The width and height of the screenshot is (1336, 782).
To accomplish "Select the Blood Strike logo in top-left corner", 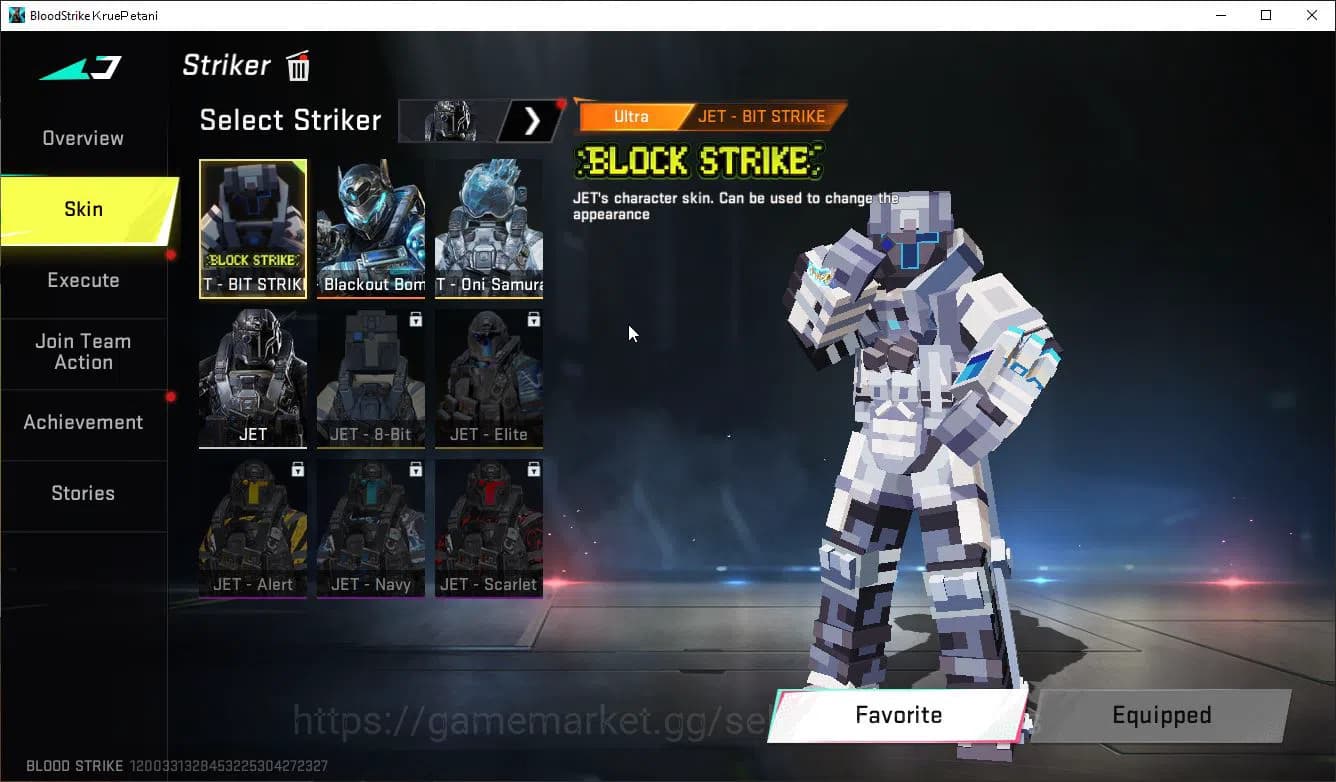I will 79,66.
